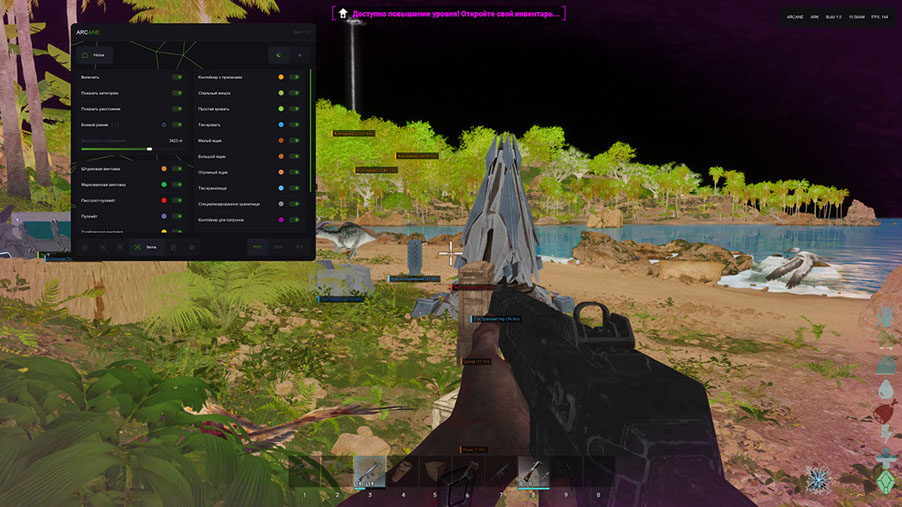Select the shotgun in hotbar slot 8
Screen dimensions: 902x507
coord(533,472)
